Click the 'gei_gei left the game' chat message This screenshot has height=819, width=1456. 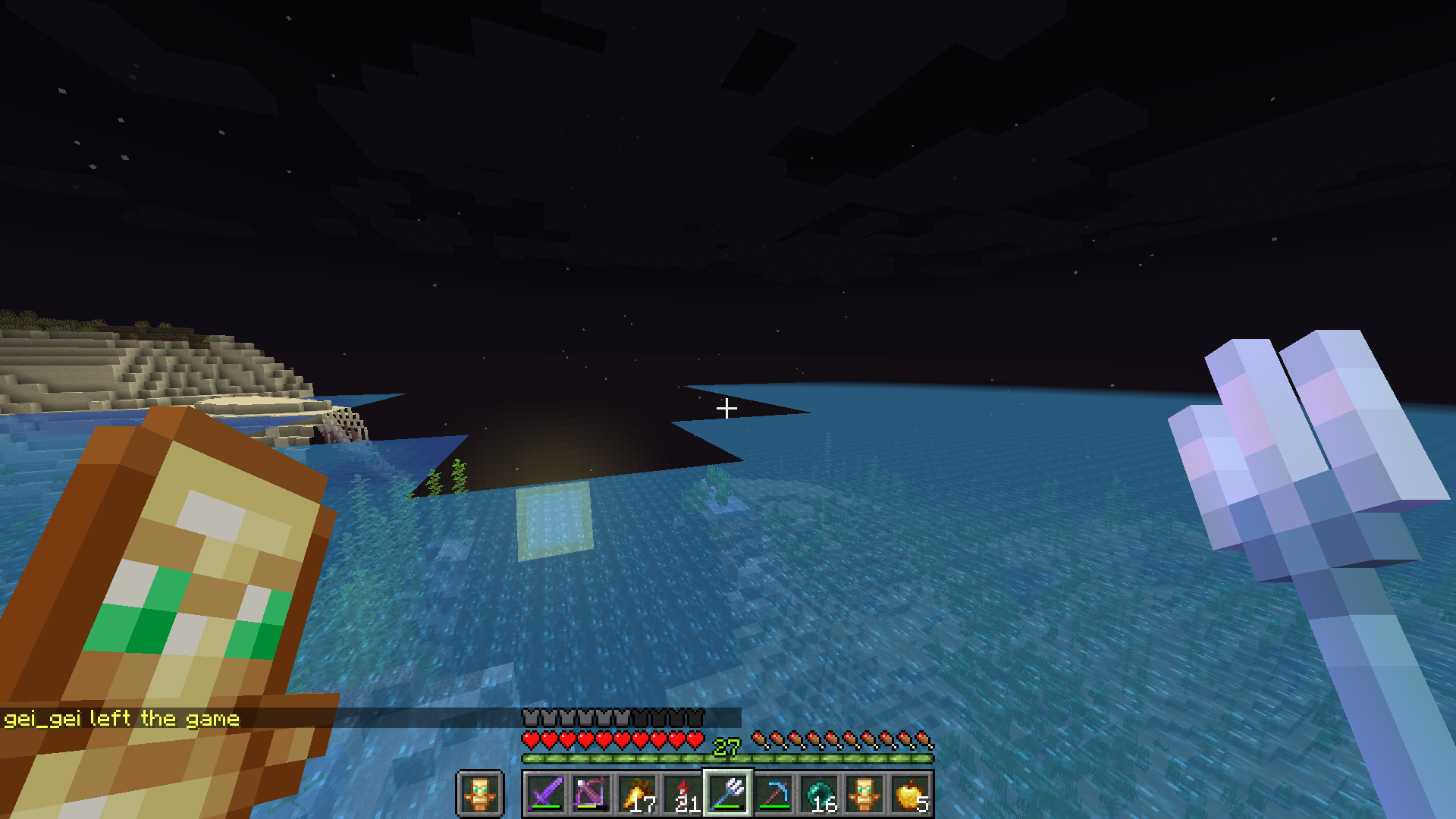[121, 717]
